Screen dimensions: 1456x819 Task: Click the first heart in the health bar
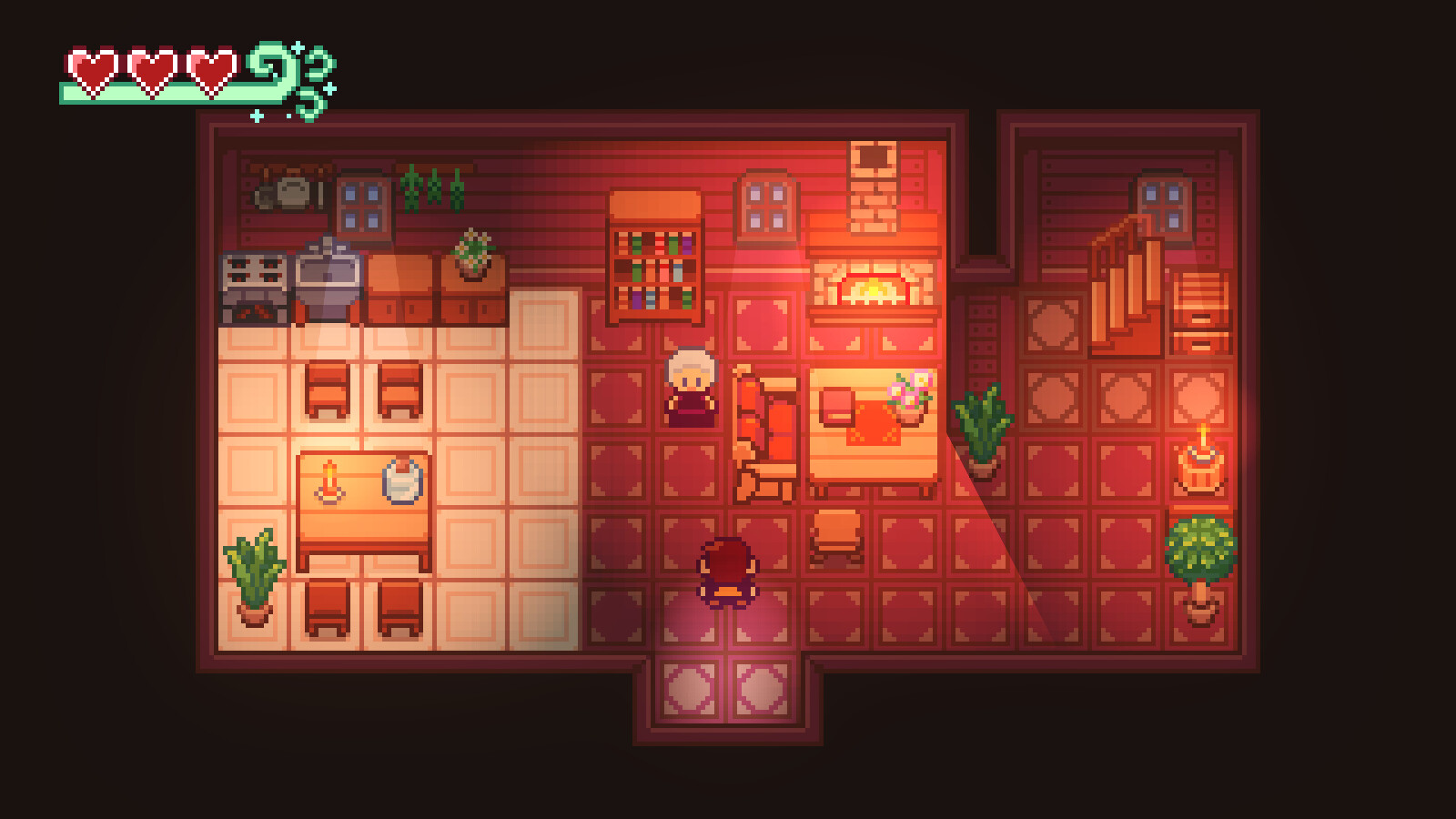pos(91,68)
